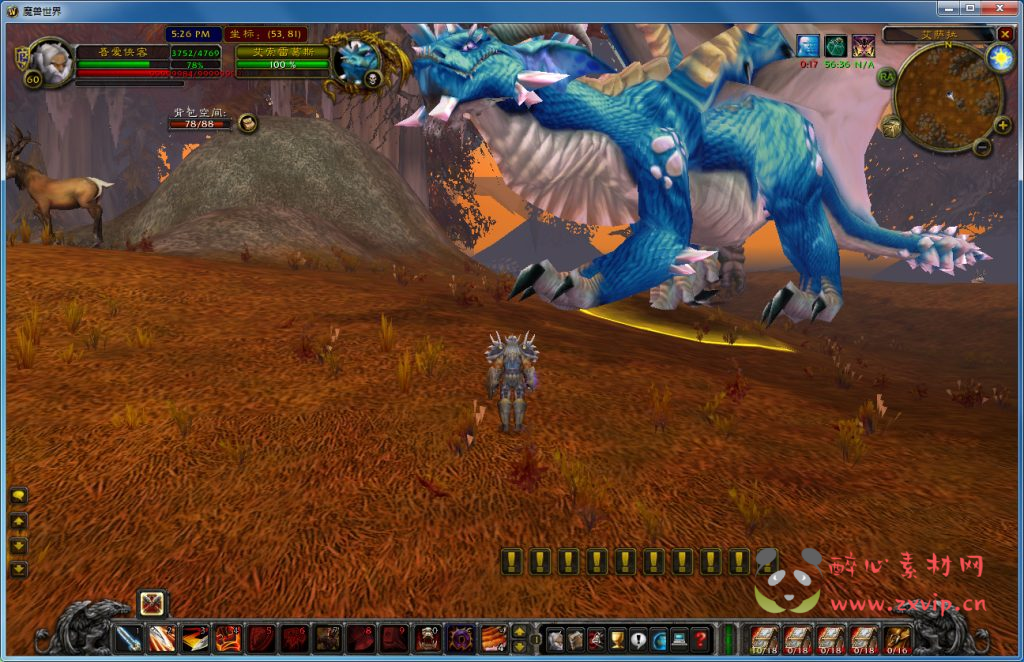Minimize the game window

point(949,8)
